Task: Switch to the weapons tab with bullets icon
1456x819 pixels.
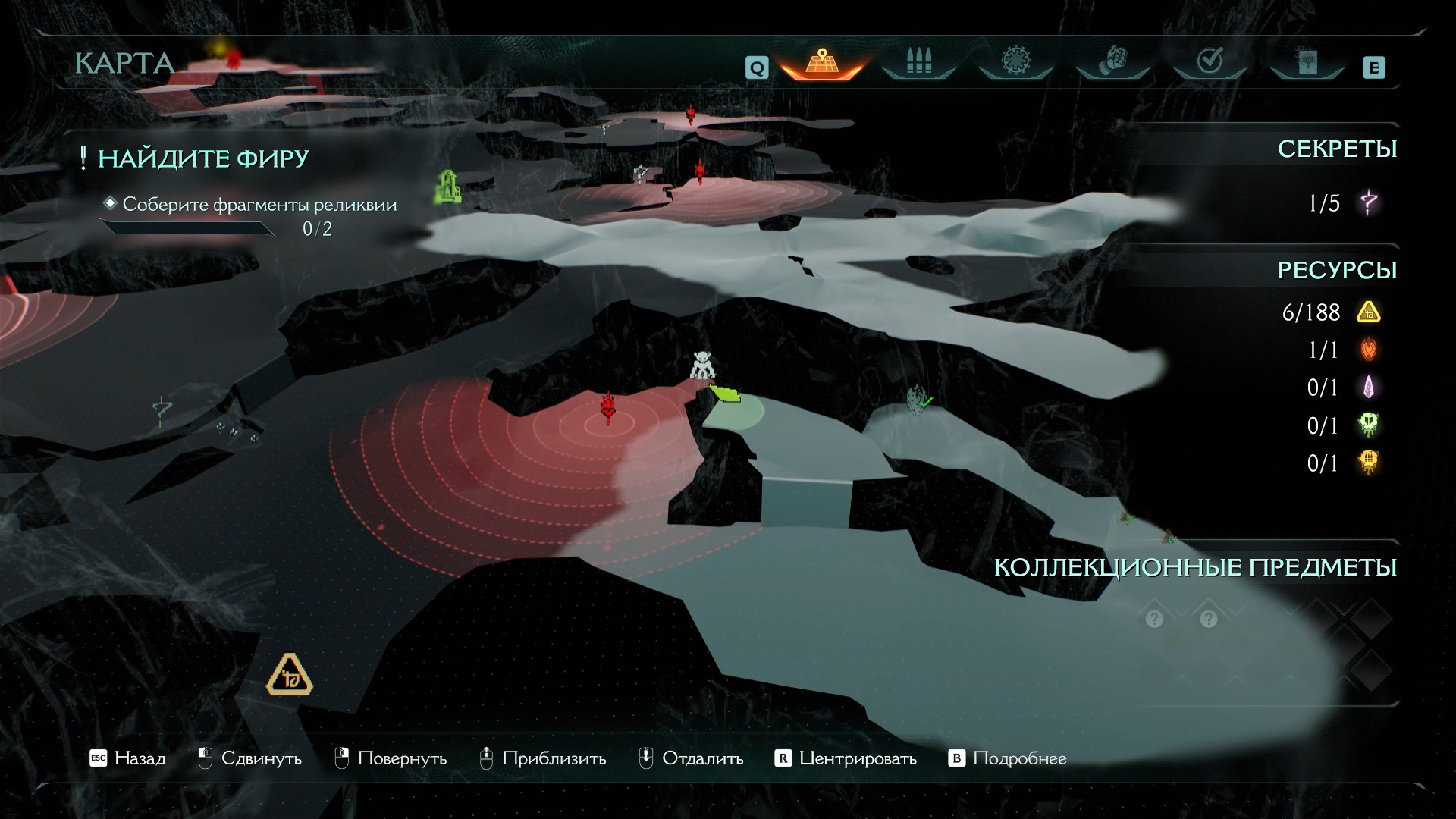Action: click(918, 62)
